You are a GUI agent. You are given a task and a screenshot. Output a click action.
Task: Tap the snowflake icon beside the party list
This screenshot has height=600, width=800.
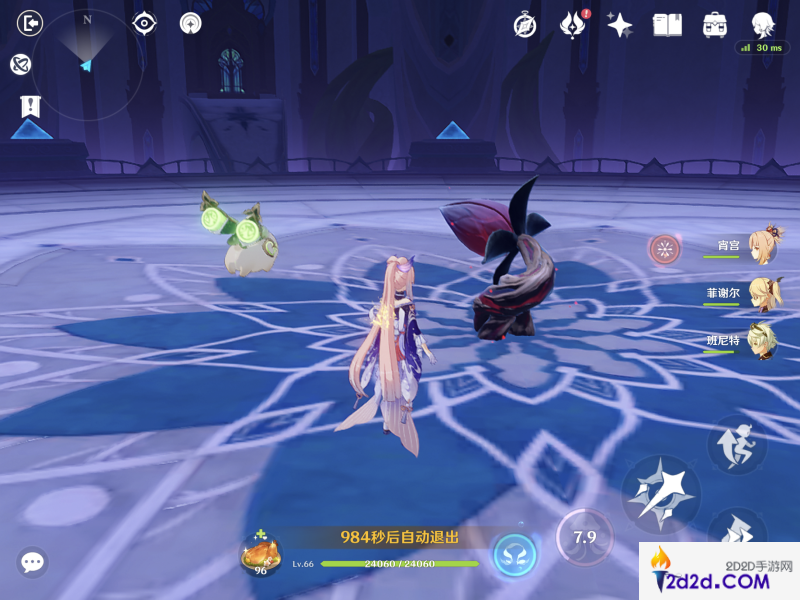[x=664, y=249]
